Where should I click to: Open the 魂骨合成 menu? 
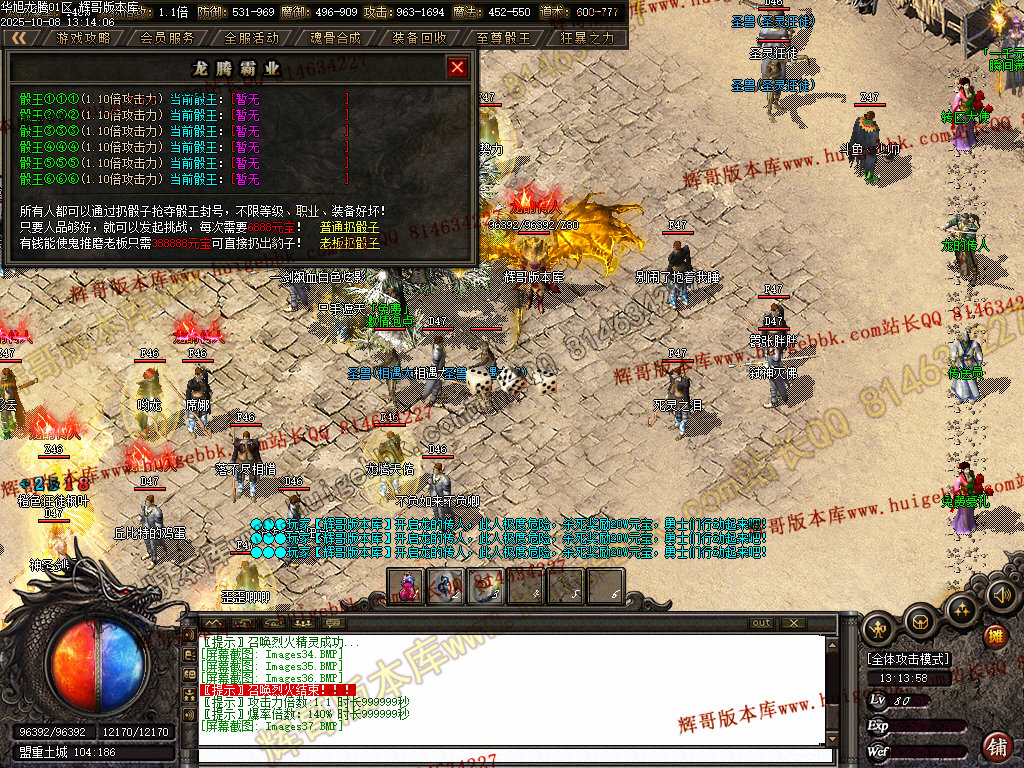point(335,38)
